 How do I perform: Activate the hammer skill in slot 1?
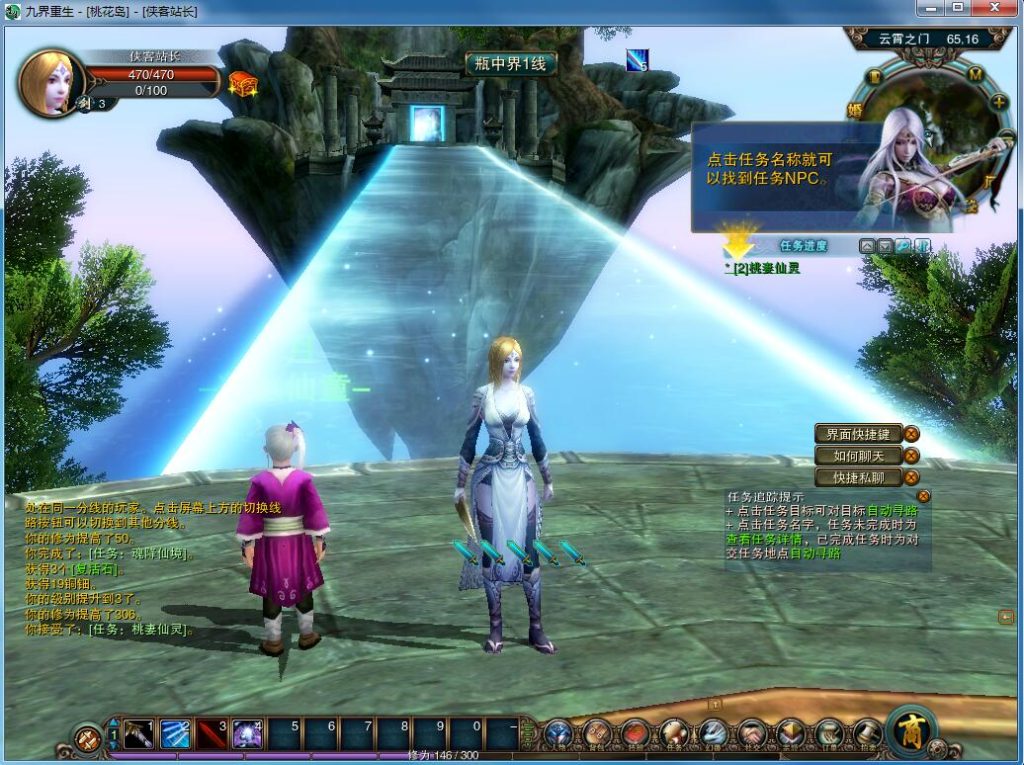point(138,734)
